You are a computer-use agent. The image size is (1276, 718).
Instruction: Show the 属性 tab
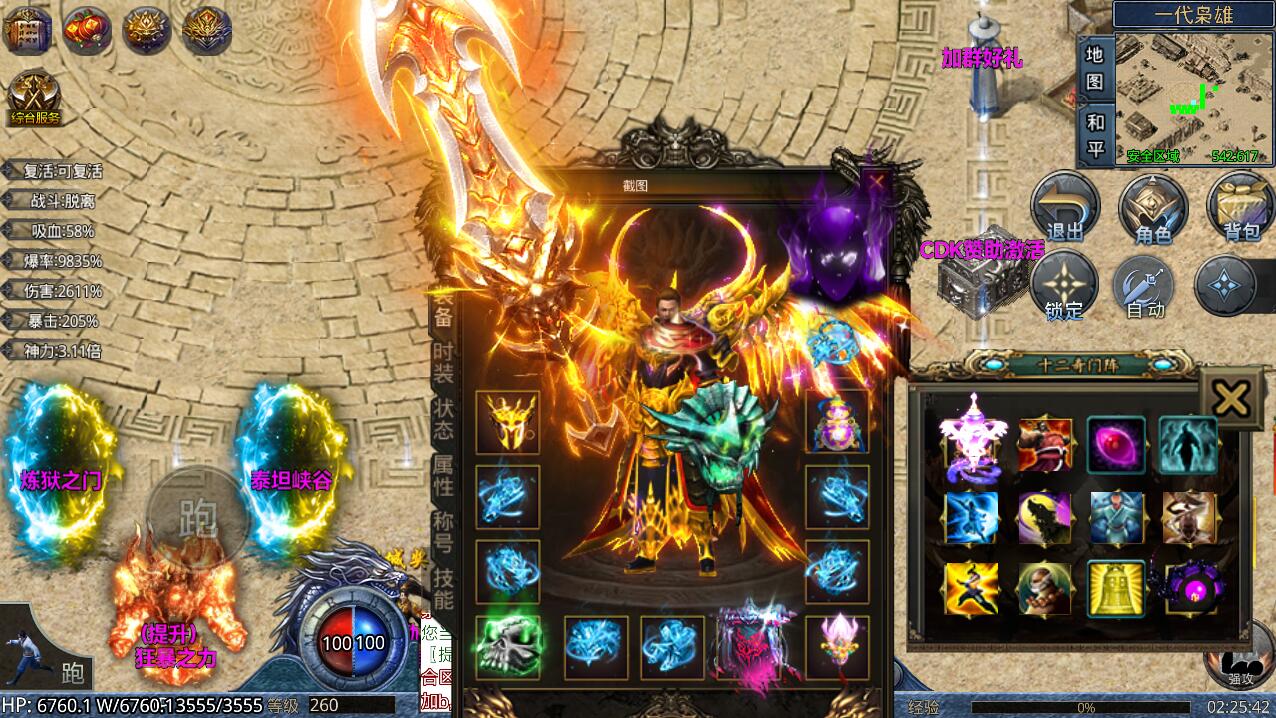coord(443,476)
